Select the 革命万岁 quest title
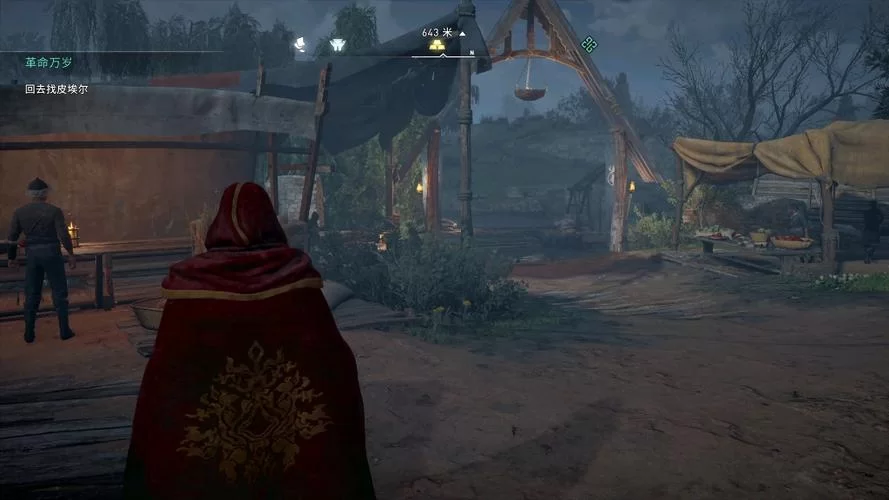889x500 pixels. [48, 63]
